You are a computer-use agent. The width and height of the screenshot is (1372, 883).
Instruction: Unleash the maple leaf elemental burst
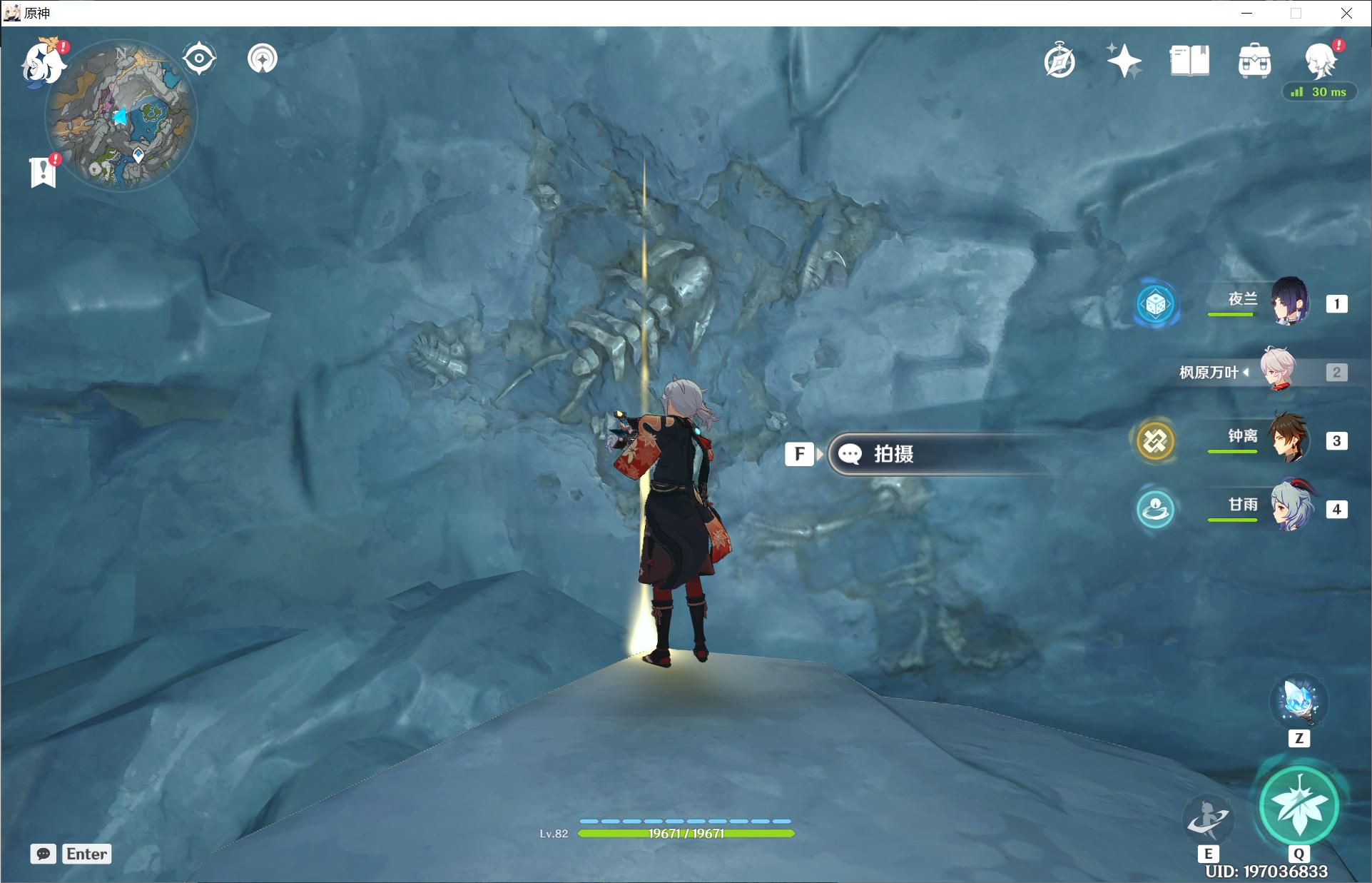point(1299,807)
